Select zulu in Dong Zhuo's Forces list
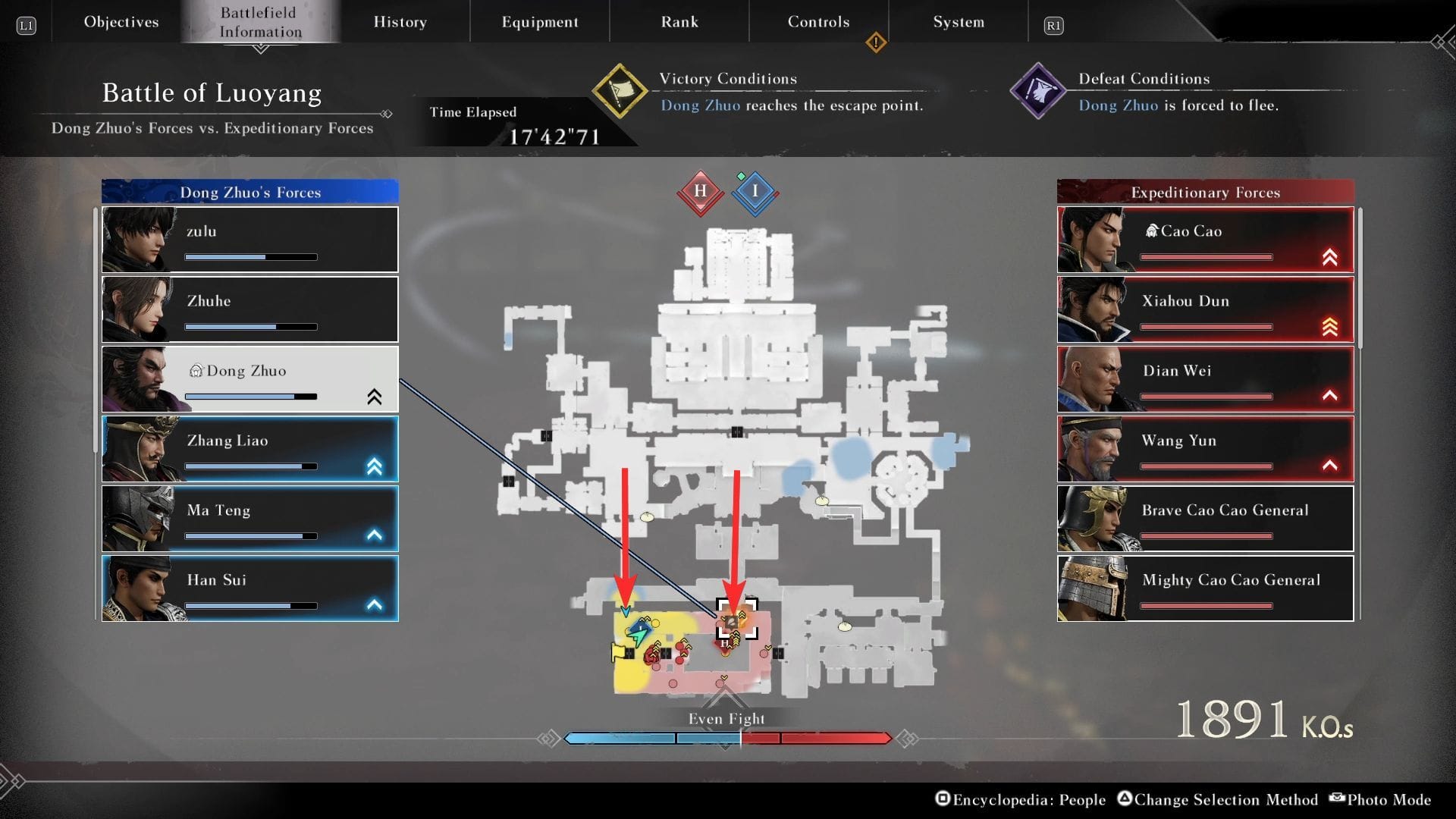The width and height of the screenshot is (1456, 819). pyautogui.click(x=250, y=240)
